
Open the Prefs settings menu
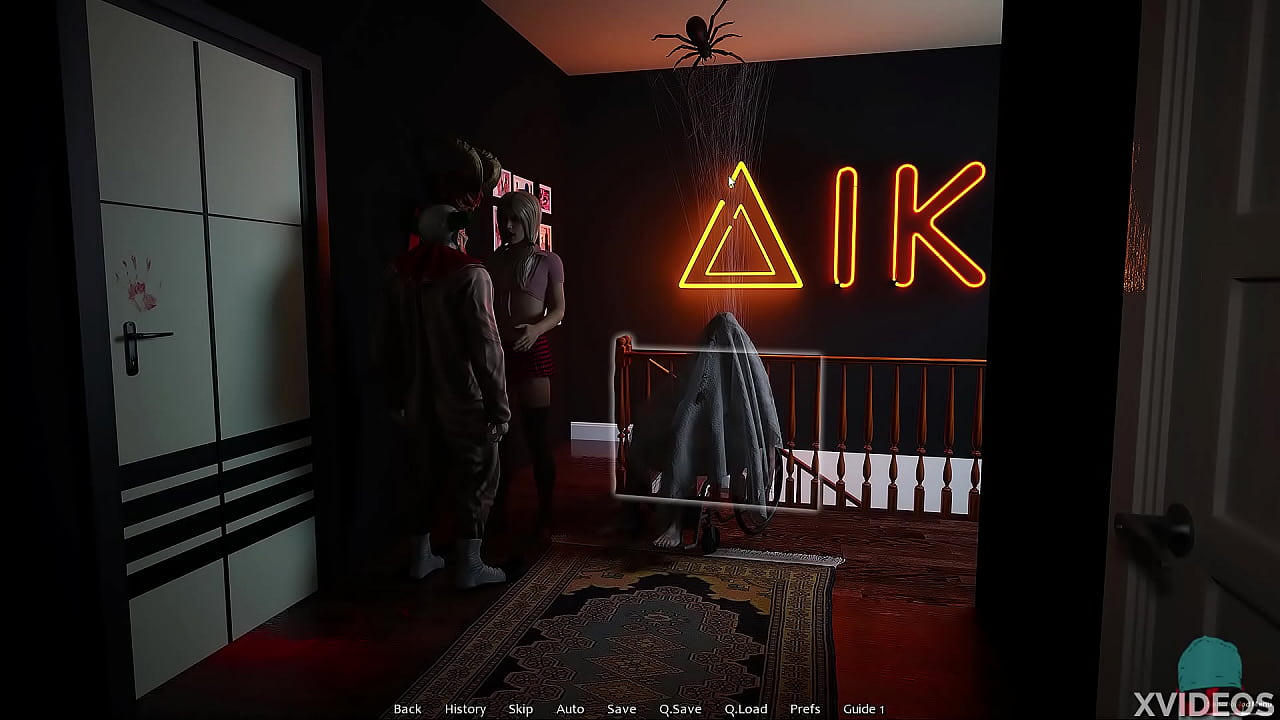click(805, 708)
